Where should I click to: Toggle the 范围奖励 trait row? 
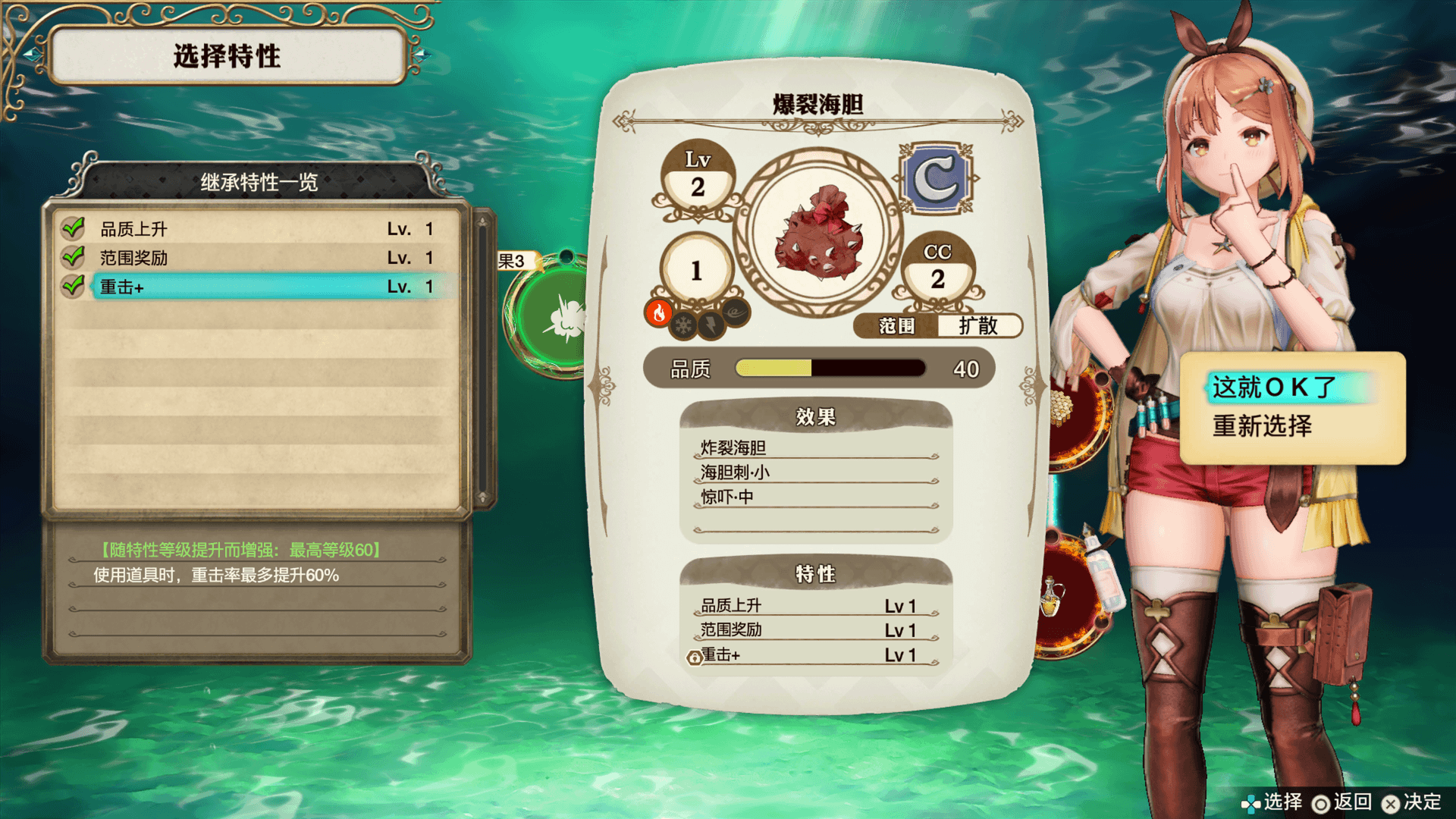pyautogui.click(x=258, y=258)
